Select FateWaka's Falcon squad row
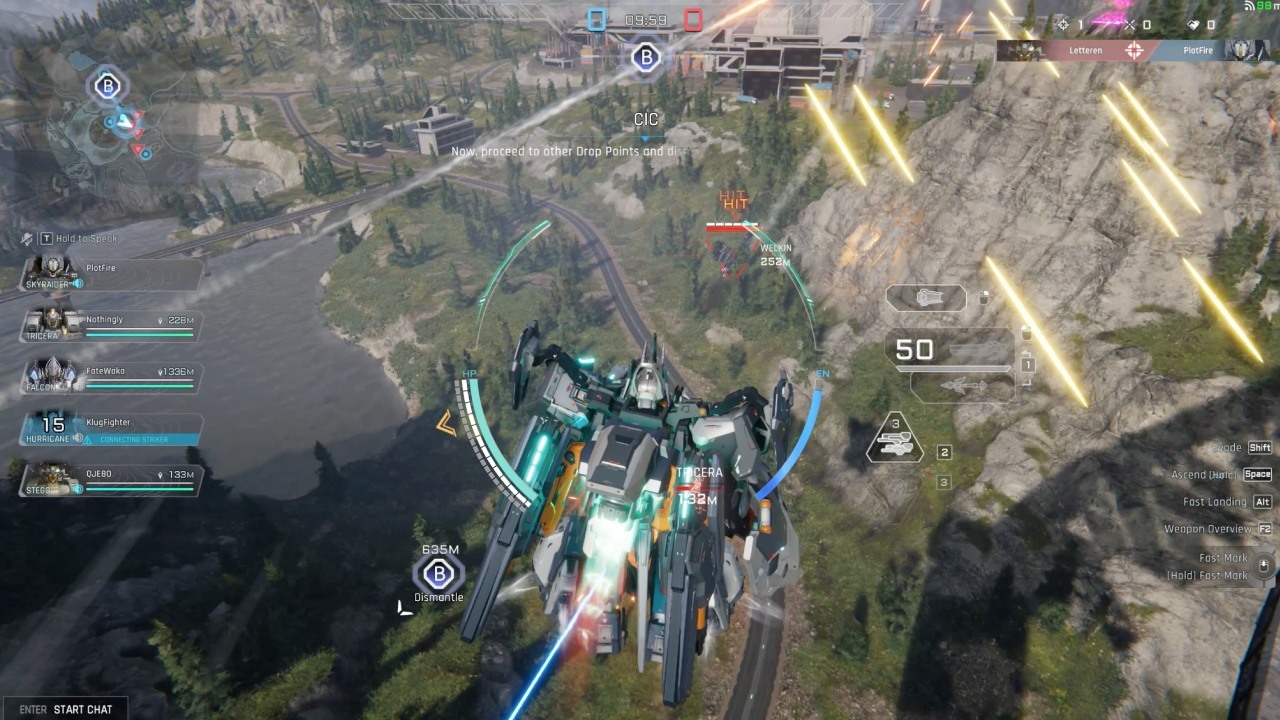 (110, 376)
